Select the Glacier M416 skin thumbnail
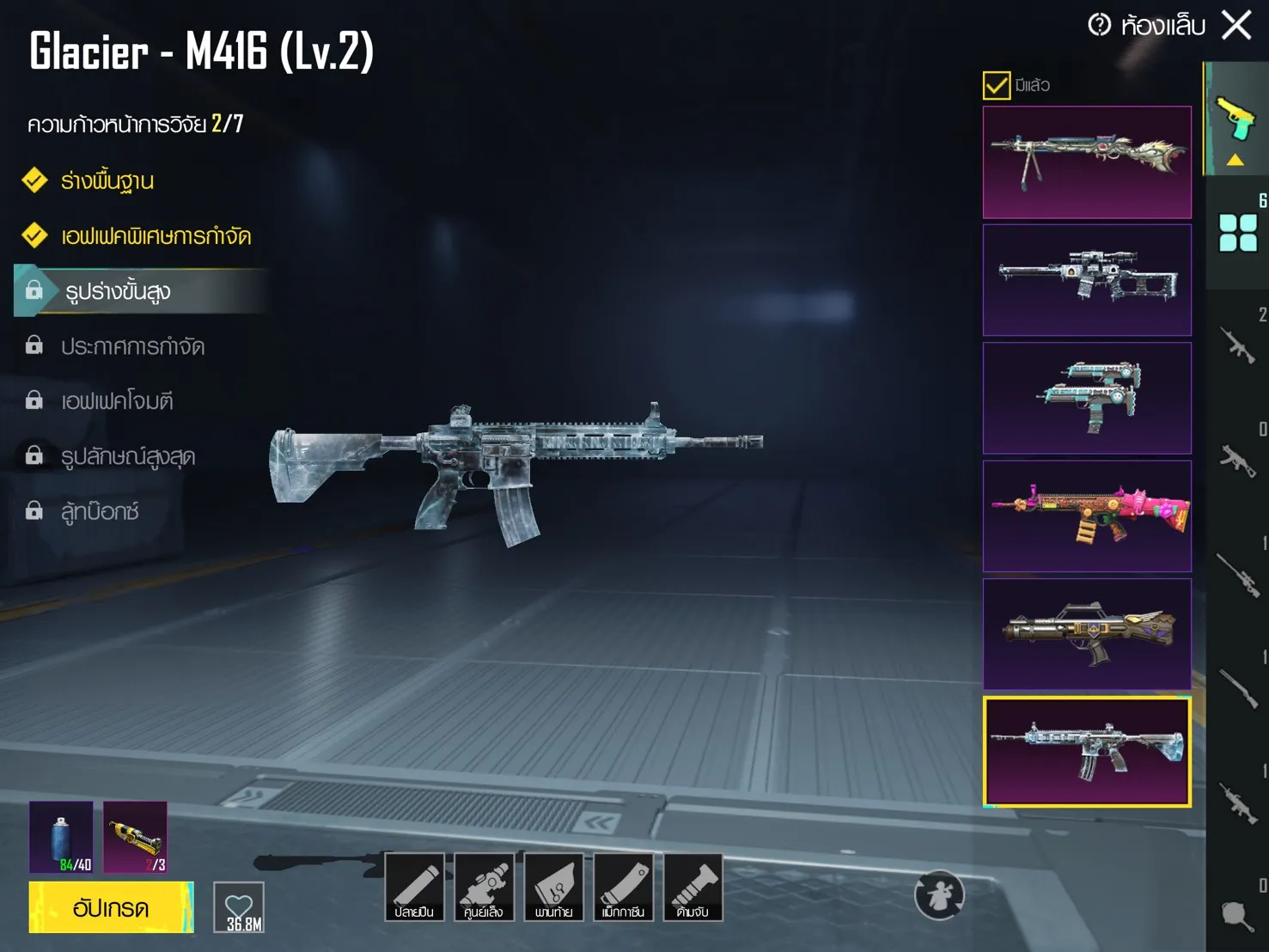Screen dimensions: 1269x952 pos(1087,752)
